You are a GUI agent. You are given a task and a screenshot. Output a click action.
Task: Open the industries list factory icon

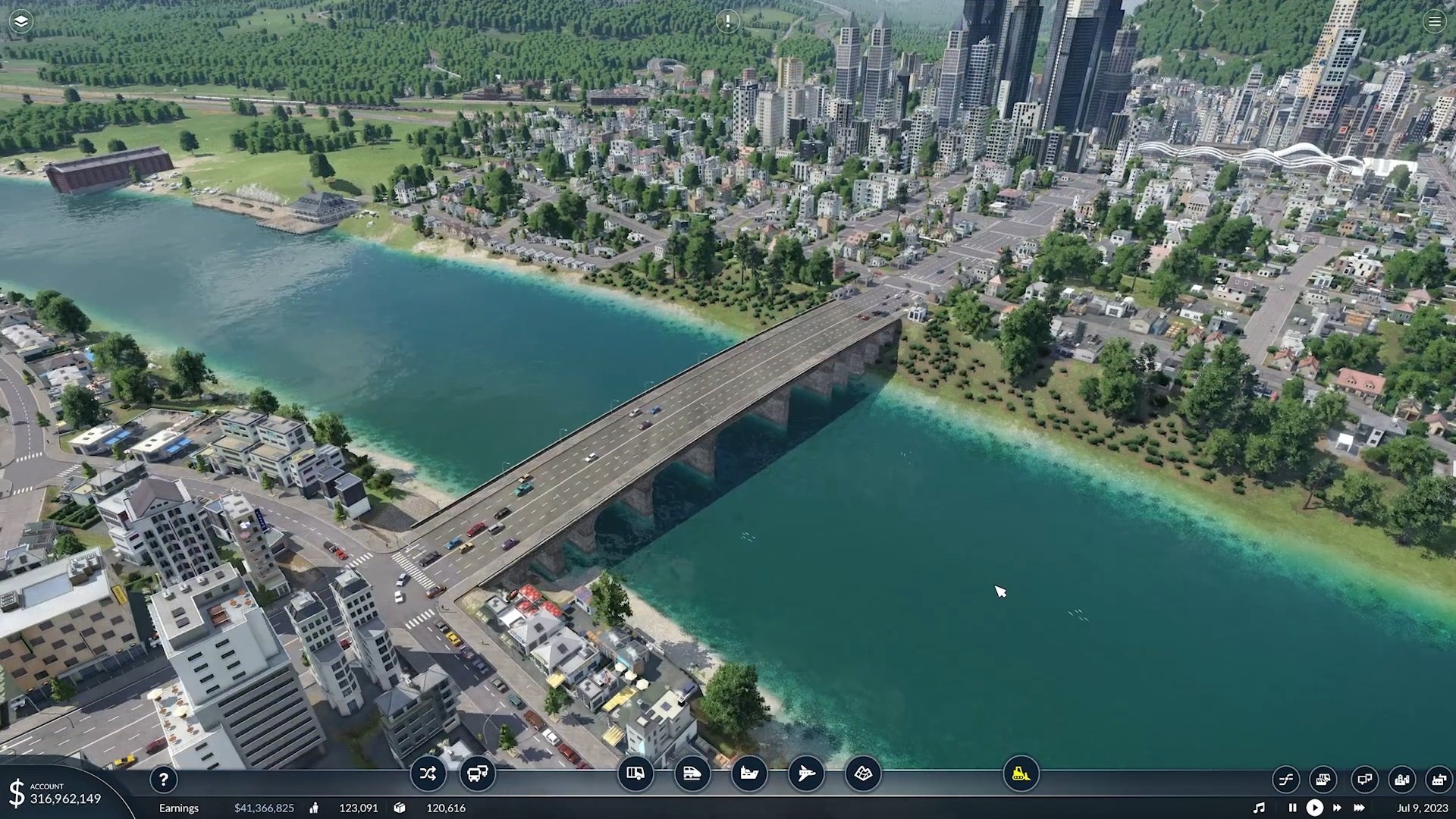pos(1439,779)
